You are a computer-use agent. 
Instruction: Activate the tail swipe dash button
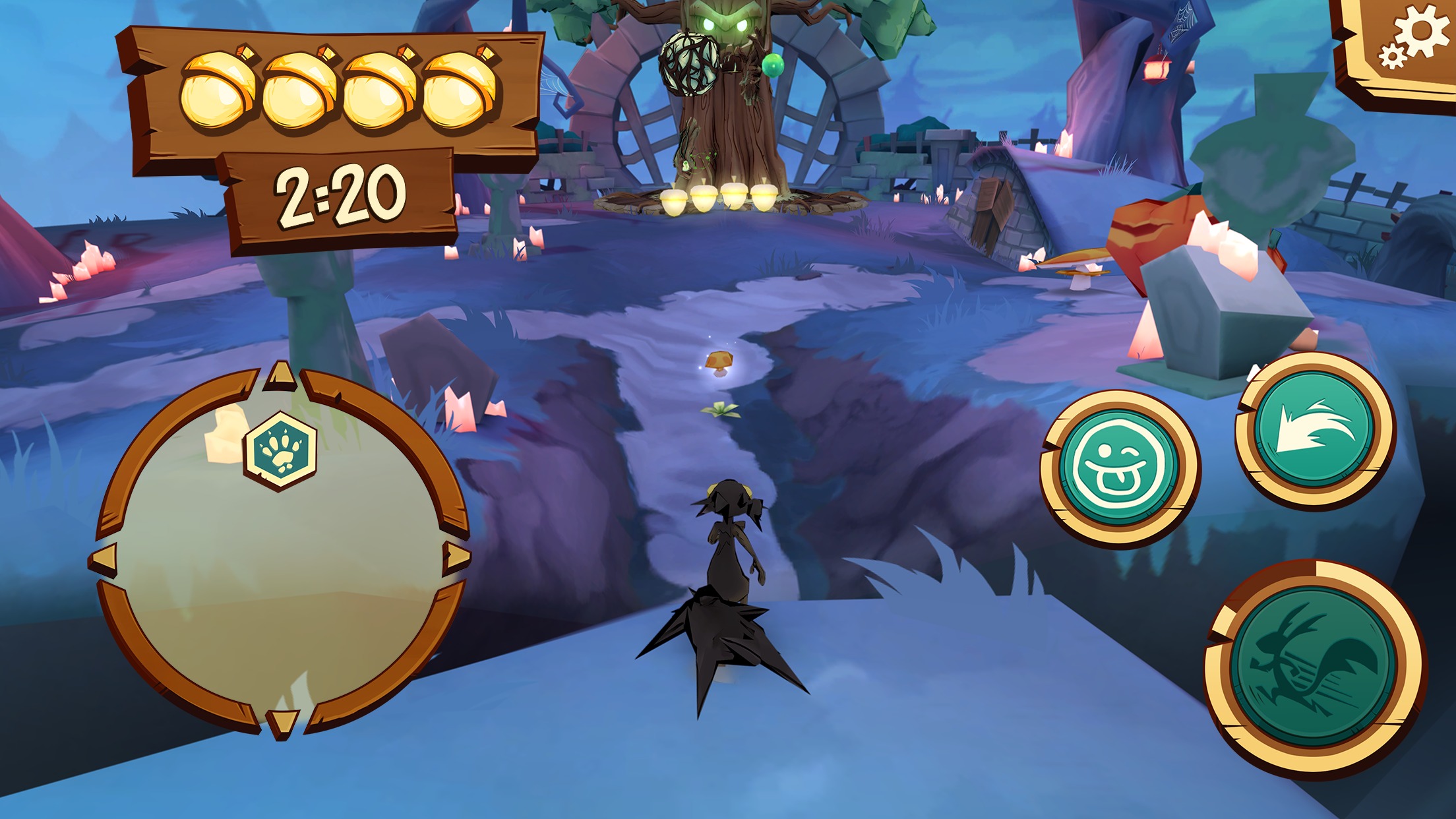click(1315, 430)
